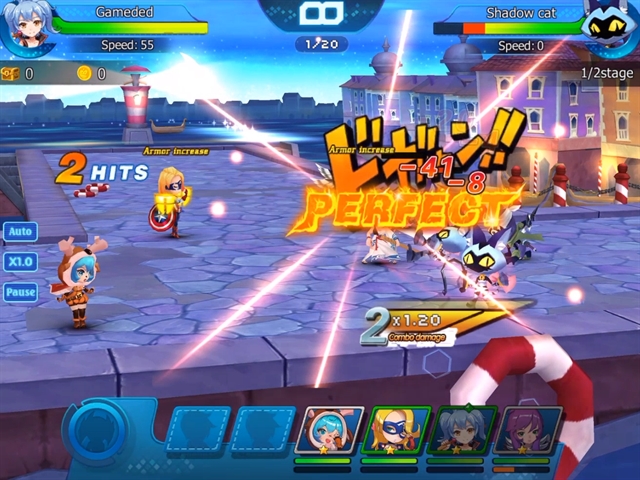Pause the battle
This screenshot has height=480, width=640.
pos(20,292)
